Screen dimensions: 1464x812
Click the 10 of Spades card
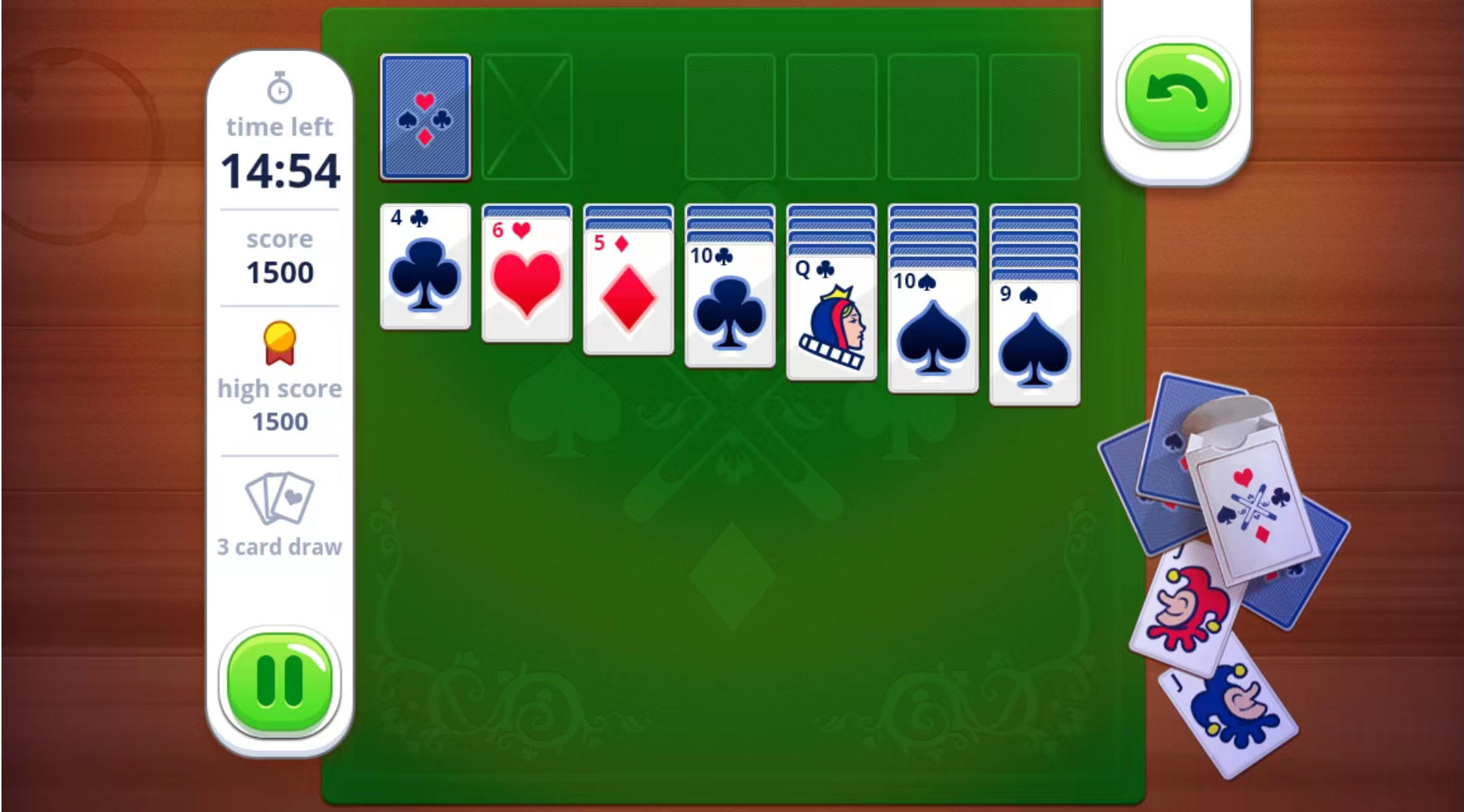(x=932, y=331)
